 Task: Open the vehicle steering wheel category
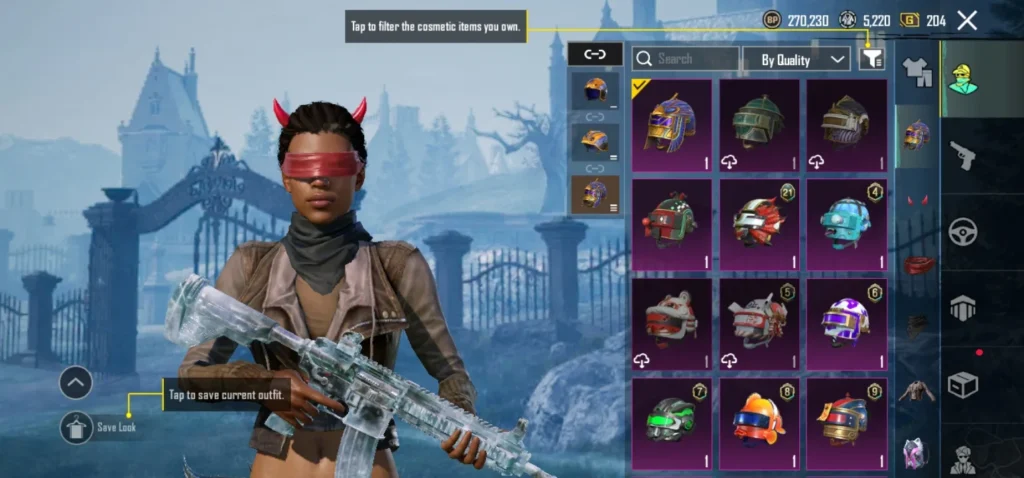[963, 231]
